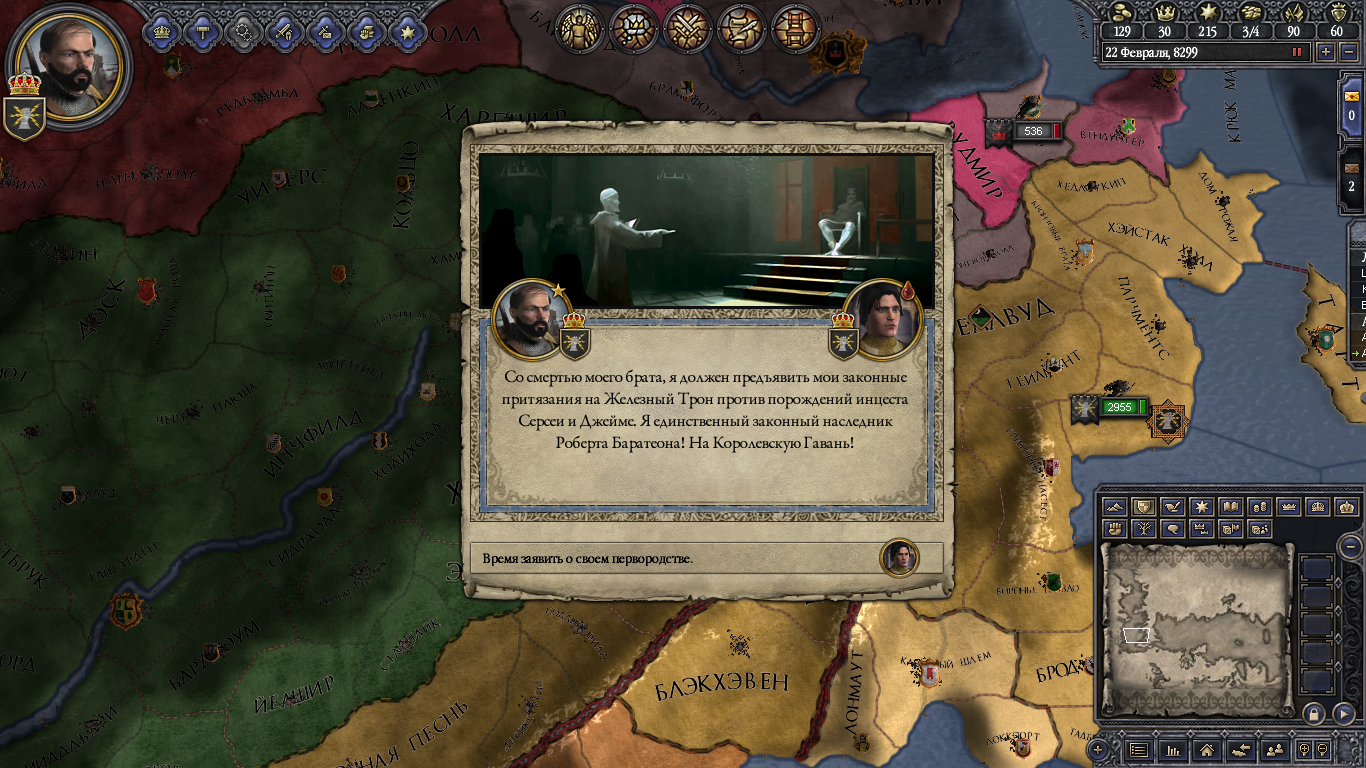
Task: Open the hammer tab in the top menu
Action: 203,31
